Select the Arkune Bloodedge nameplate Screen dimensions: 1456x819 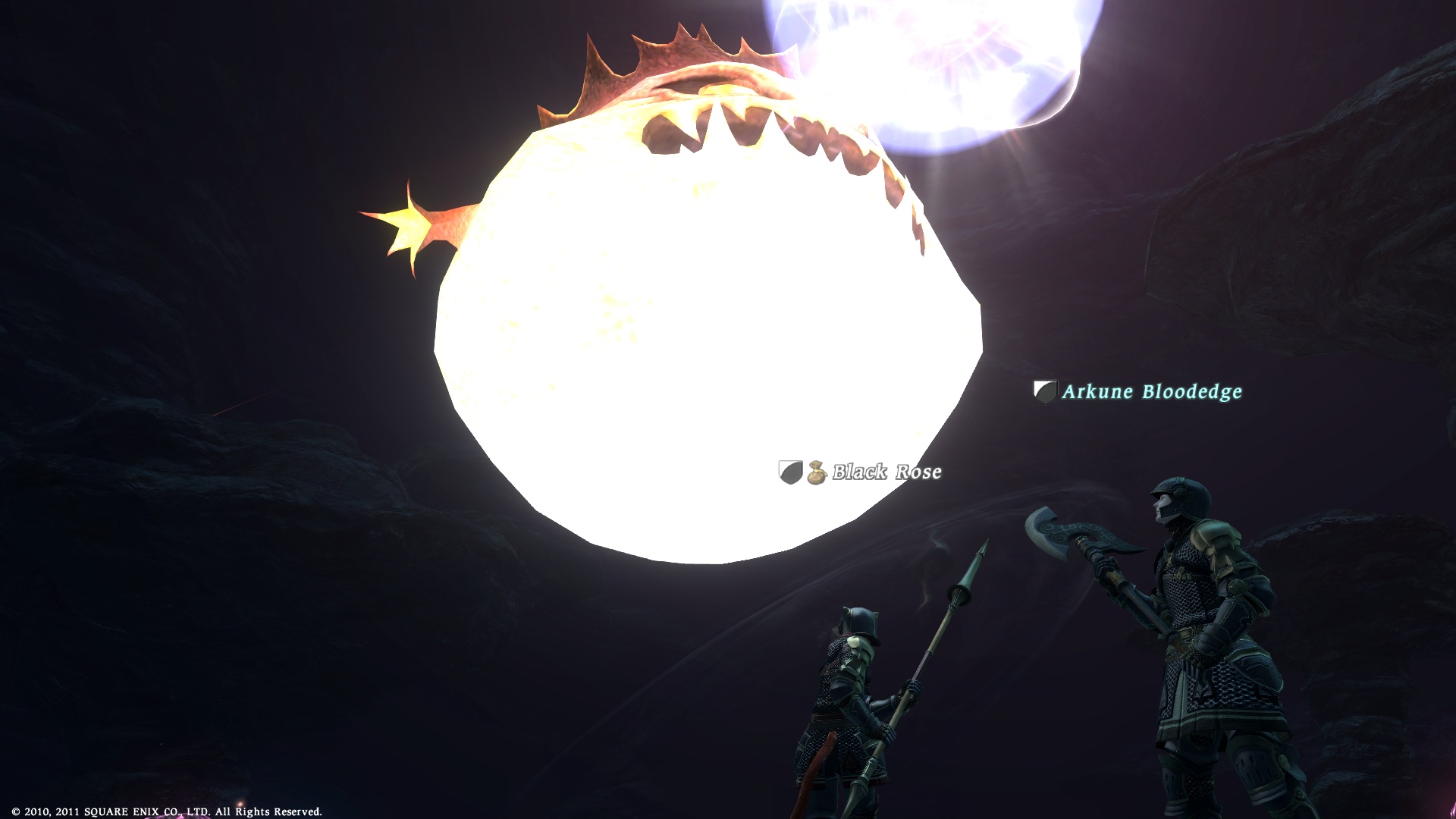tap(1151, 391)
